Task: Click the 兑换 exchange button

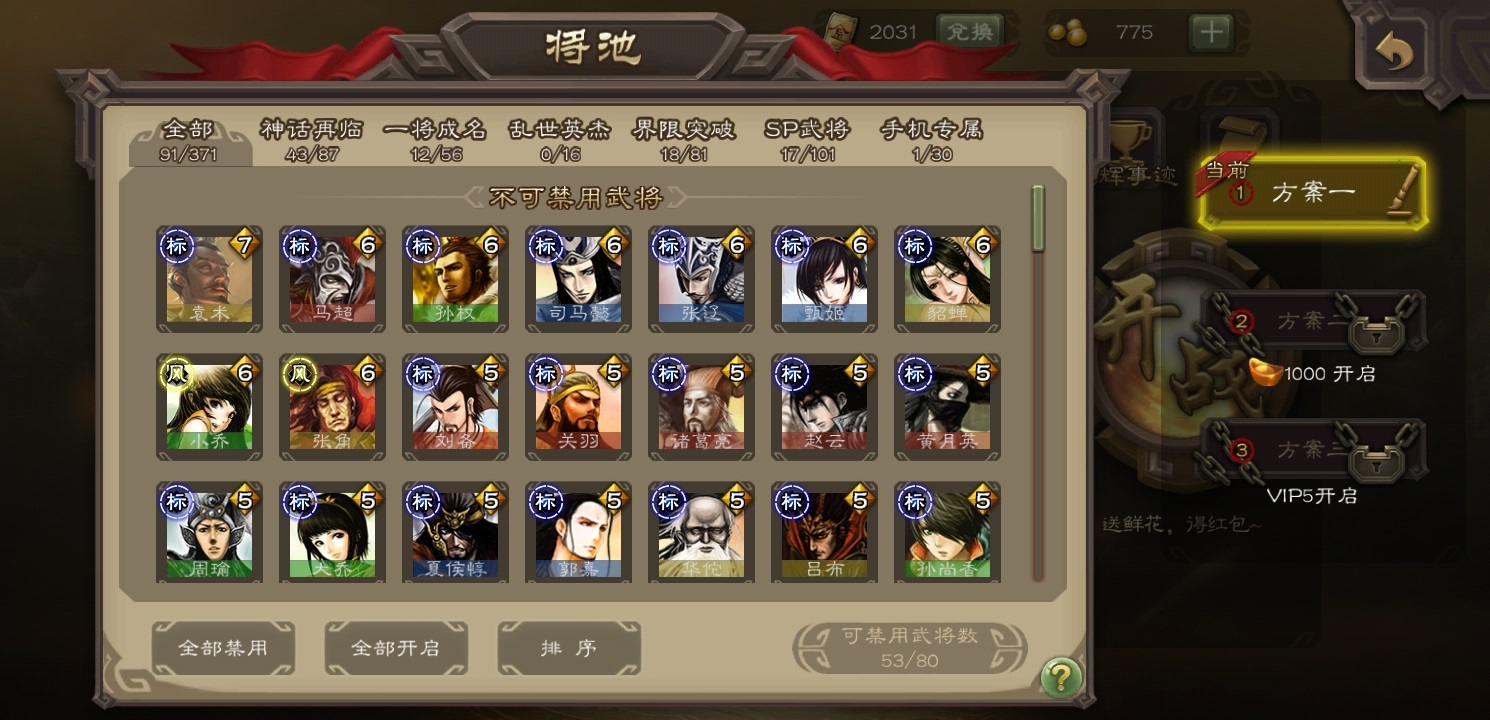Action: click(969, 32)
